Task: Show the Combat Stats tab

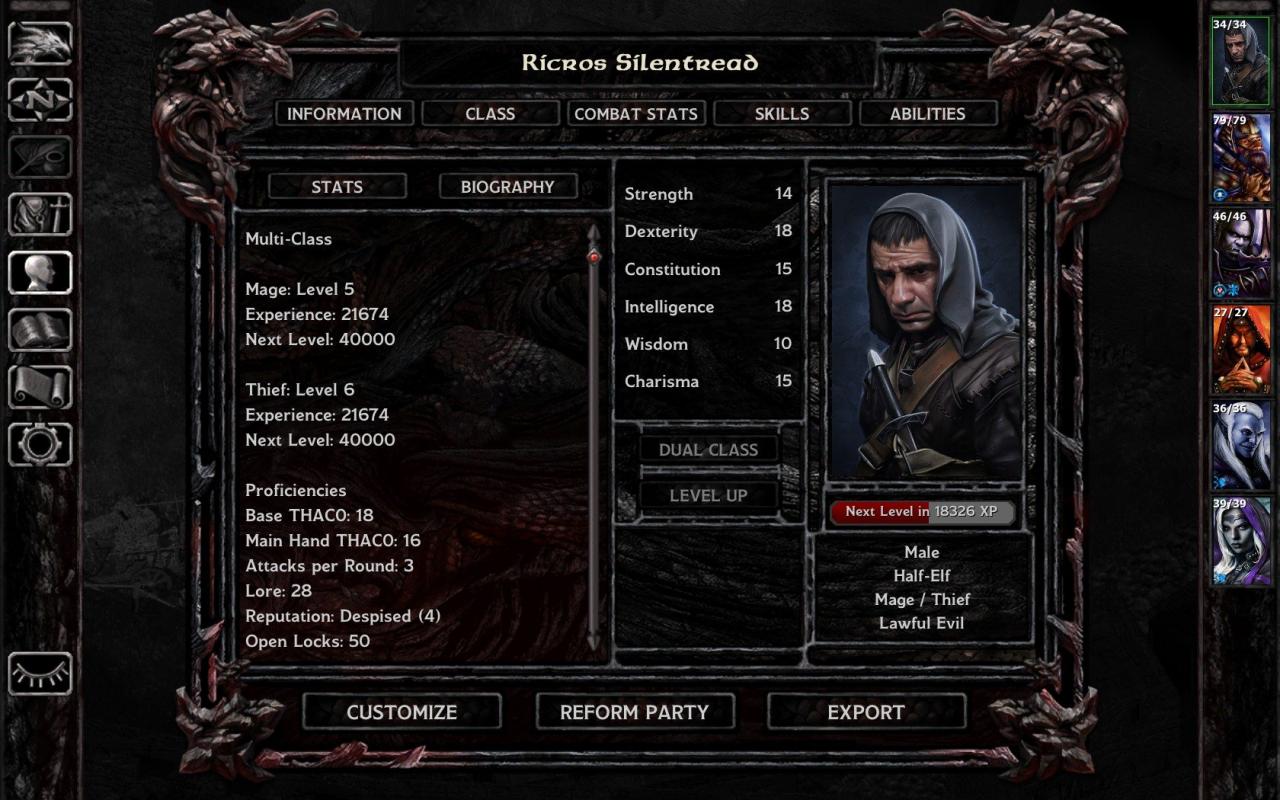Action: 636,114
